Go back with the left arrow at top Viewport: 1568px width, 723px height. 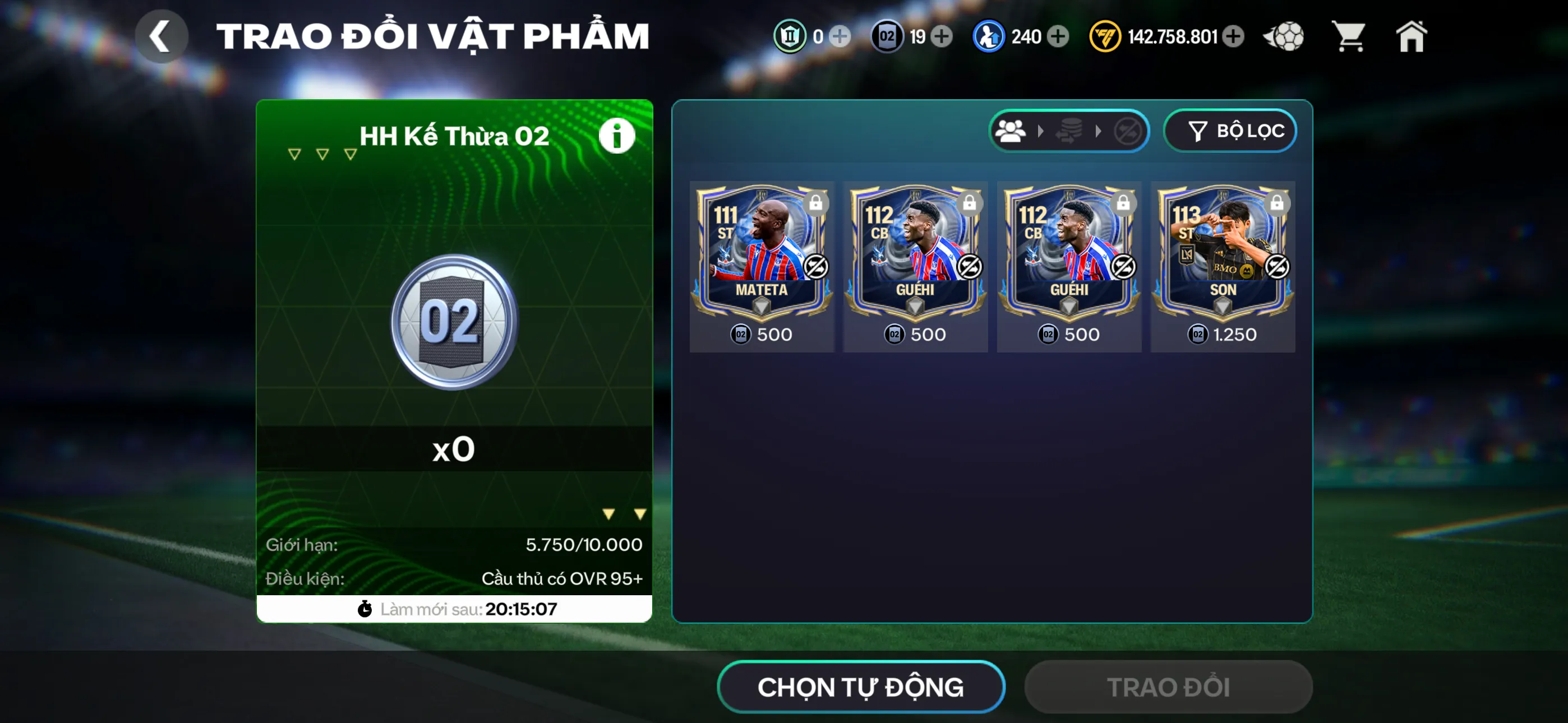(x=161, y=36)
